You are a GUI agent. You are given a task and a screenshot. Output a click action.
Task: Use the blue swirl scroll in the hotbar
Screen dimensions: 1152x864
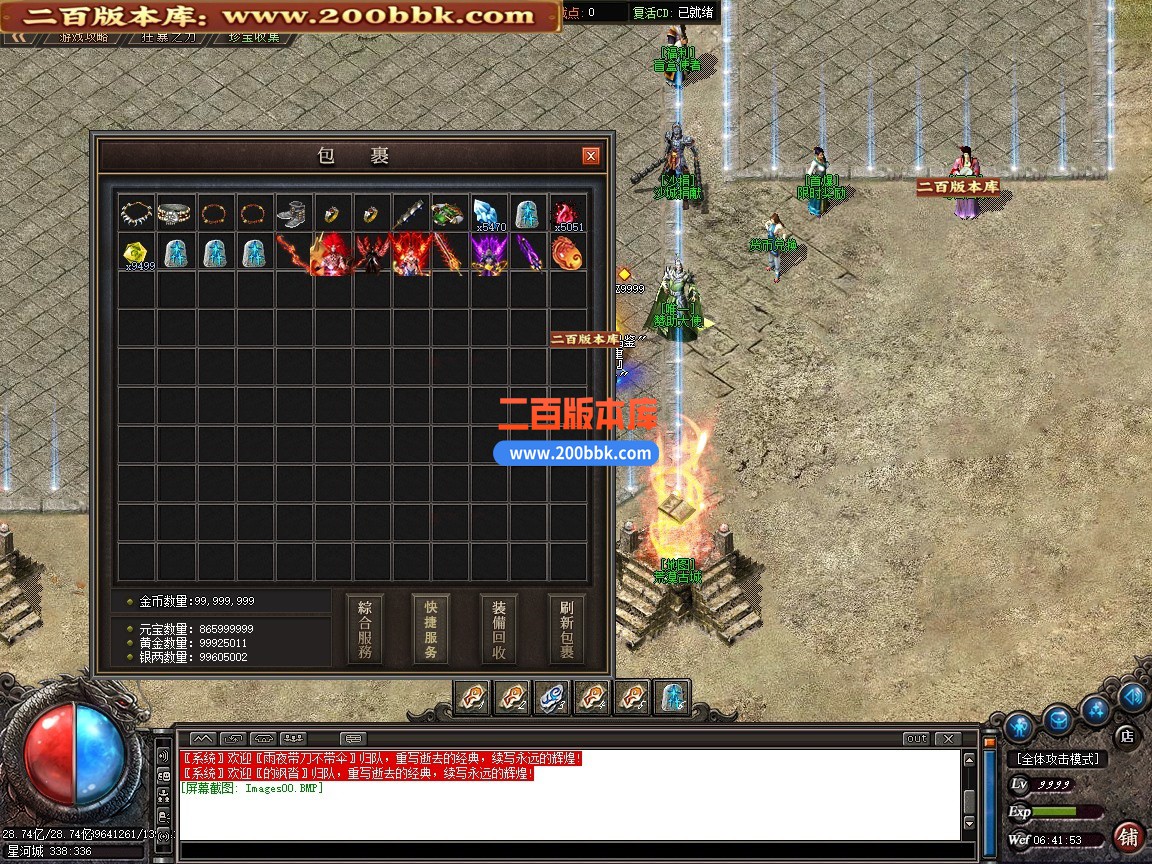pyautogui.click(x=553, y=697)
